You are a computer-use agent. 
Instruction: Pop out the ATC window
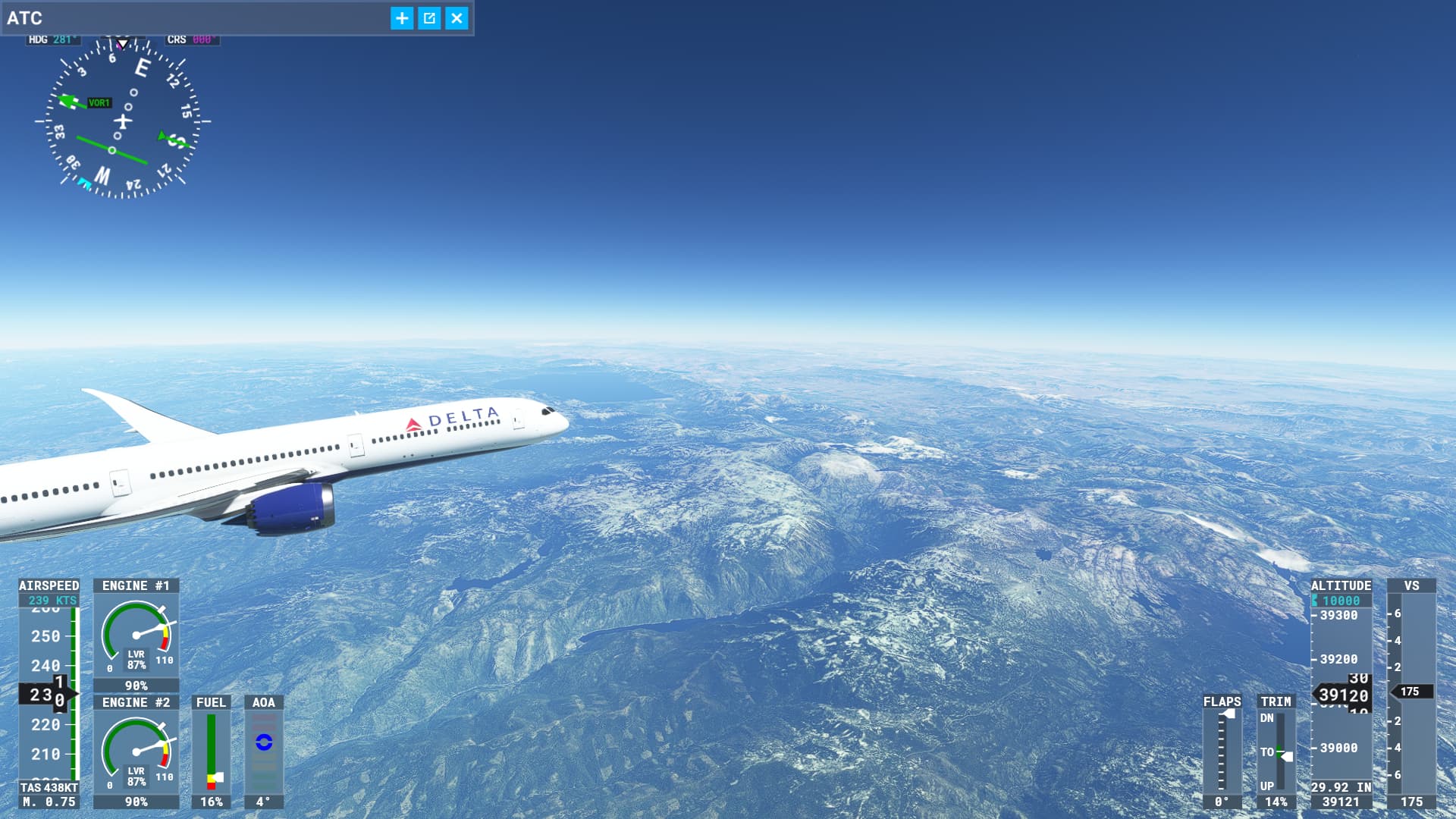[429, 18]
